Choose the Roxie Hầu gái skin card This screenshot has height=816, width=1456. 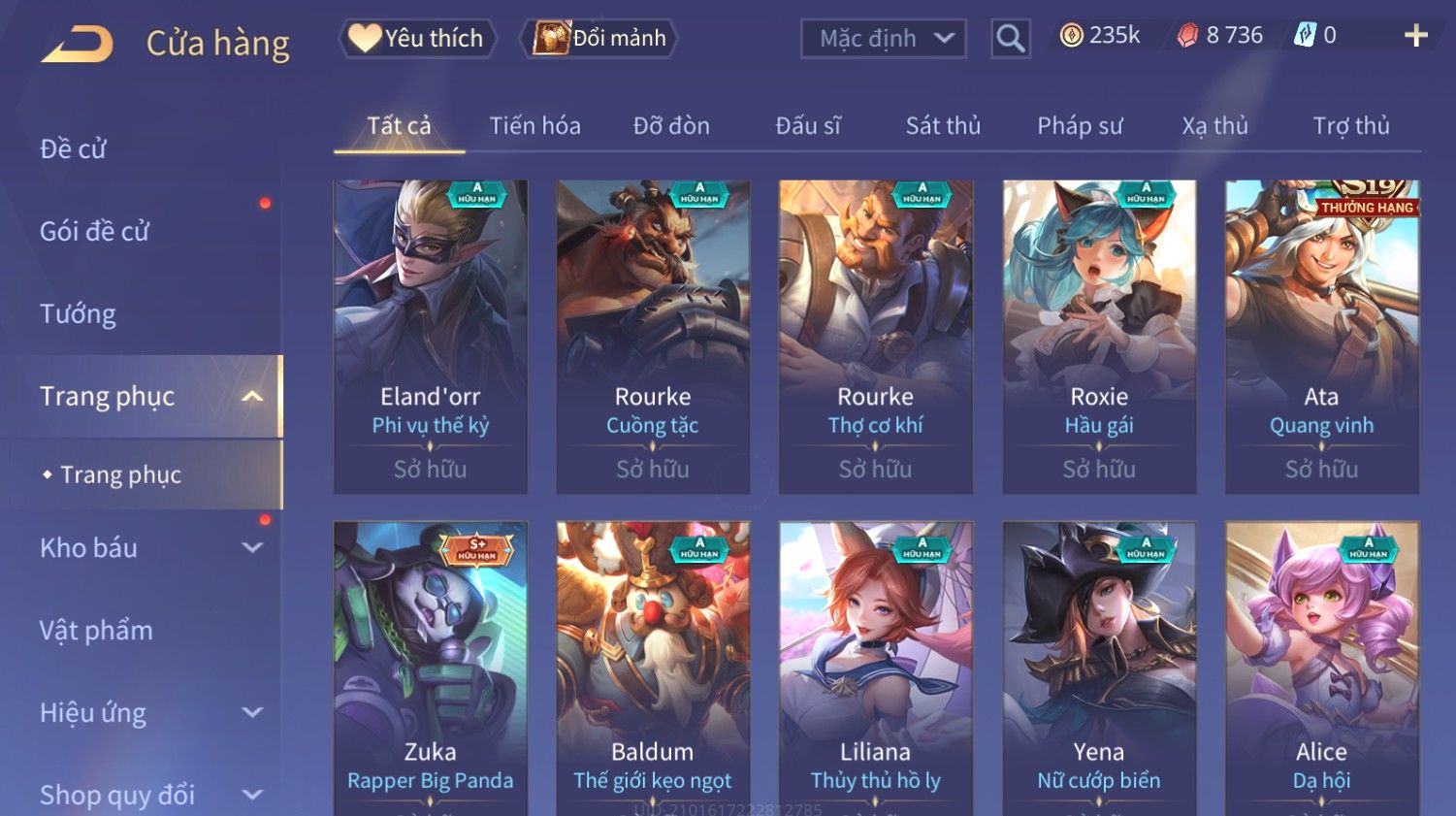pyautogui.click(x=1099, y=336)
